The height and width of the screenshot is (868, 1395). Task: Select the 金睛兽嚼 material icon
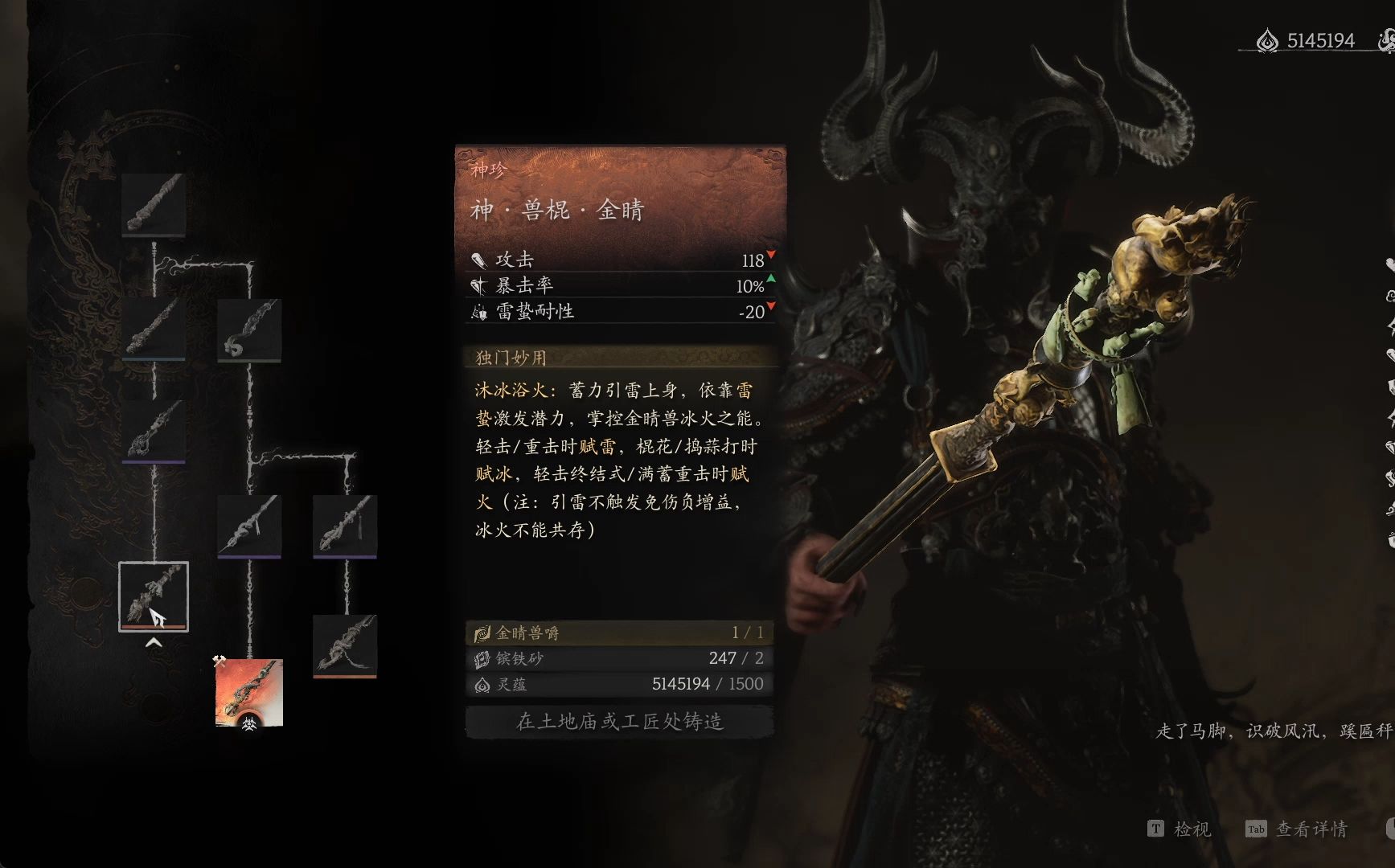point(481,633)
